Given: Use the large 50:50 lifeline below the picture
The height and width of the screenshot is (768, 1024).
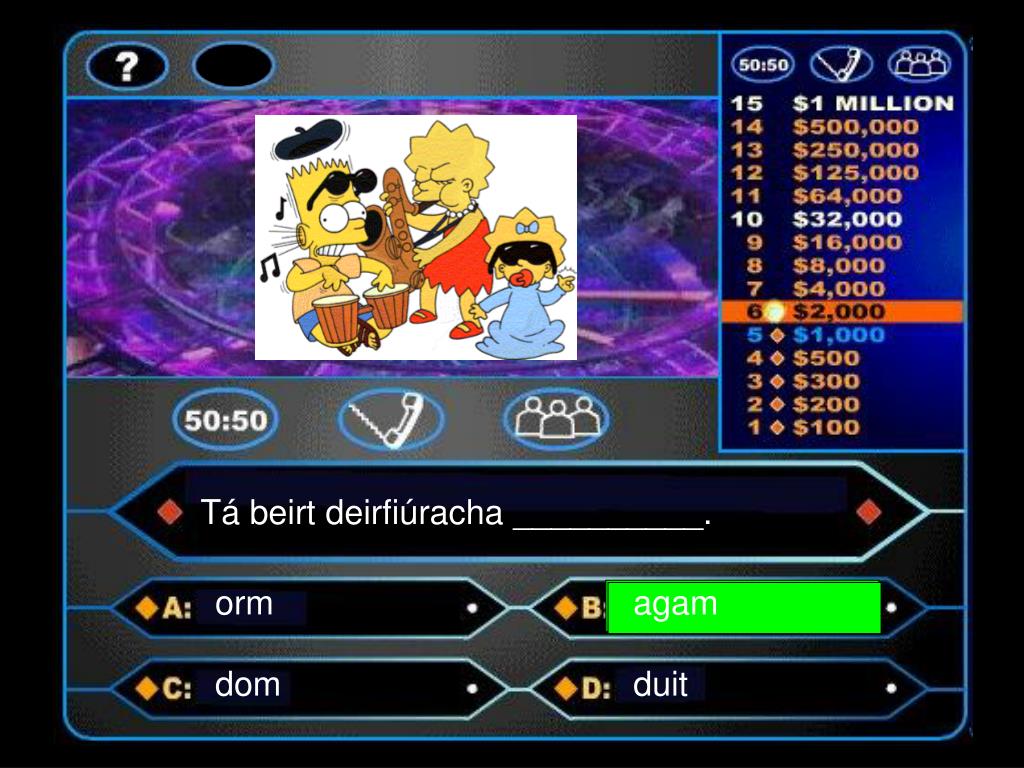Looking at the screenshot, I should point(225,420).
